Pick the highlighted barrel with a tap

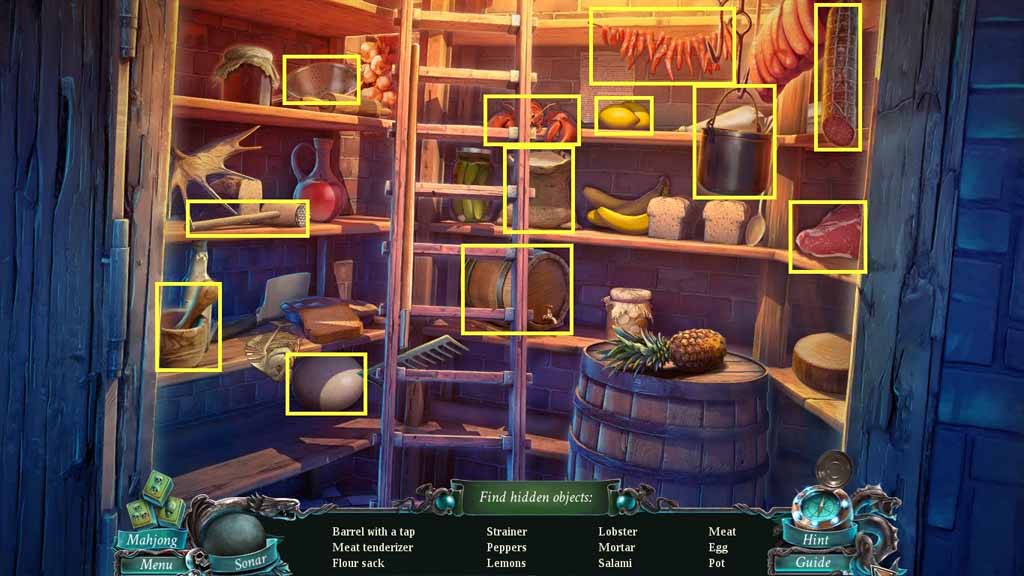tap(517, 288)
